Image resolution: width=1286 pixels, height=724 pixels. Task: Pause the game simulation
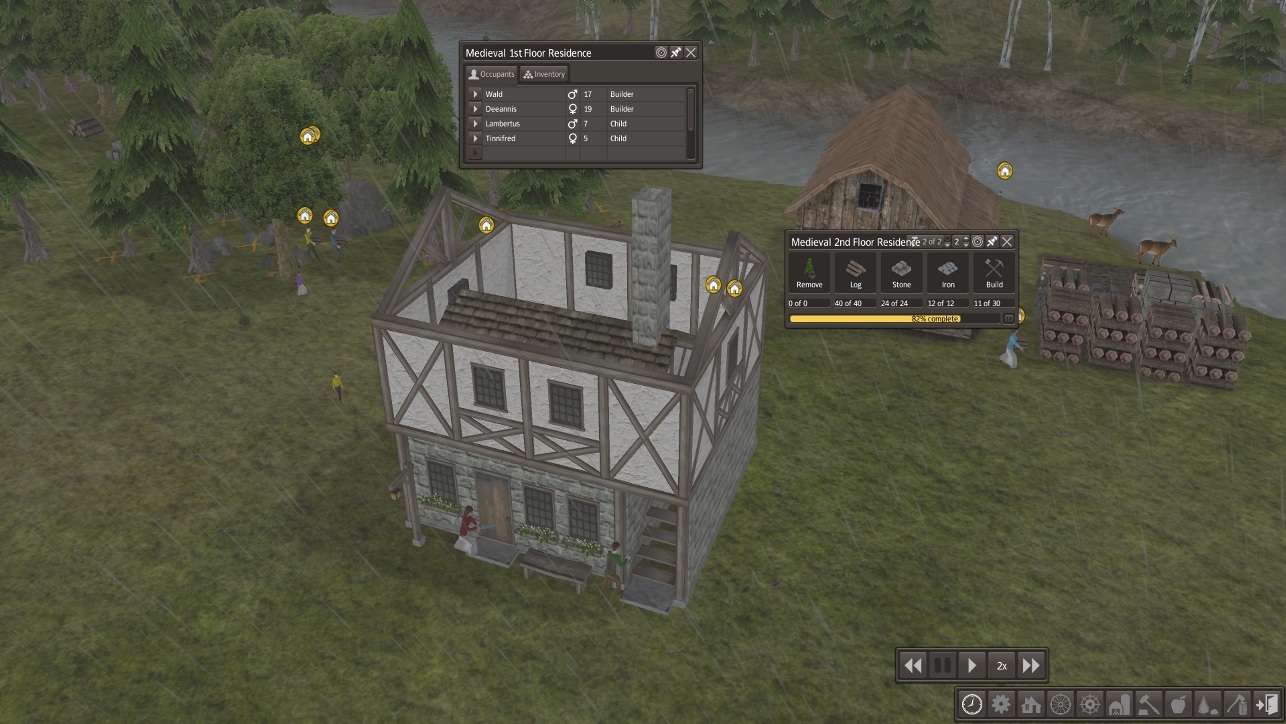942,665
